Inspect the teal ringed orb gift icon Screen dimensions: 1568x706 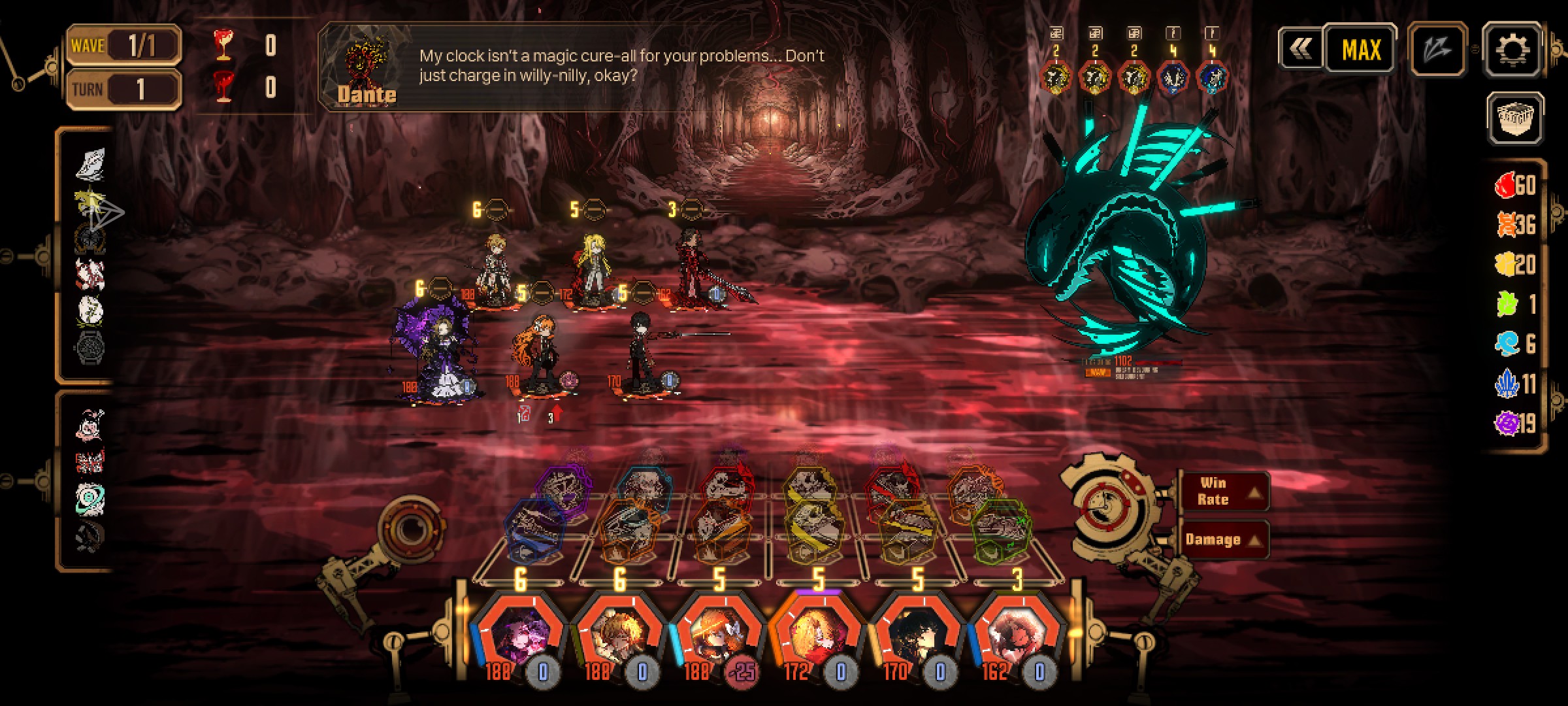click(90, 497)
